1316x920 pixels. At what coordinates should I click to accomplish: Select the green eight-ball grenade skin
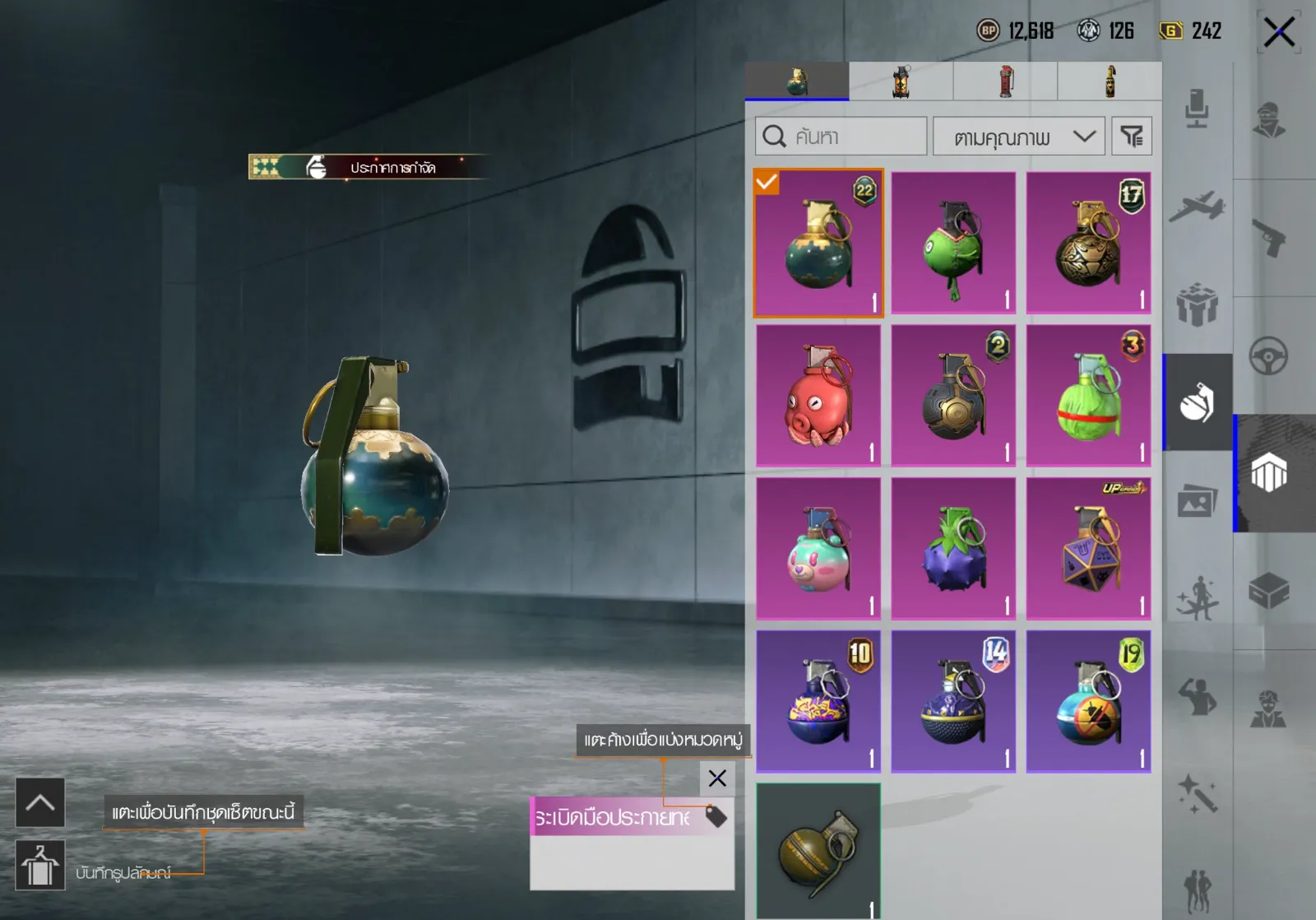point(953,244)
